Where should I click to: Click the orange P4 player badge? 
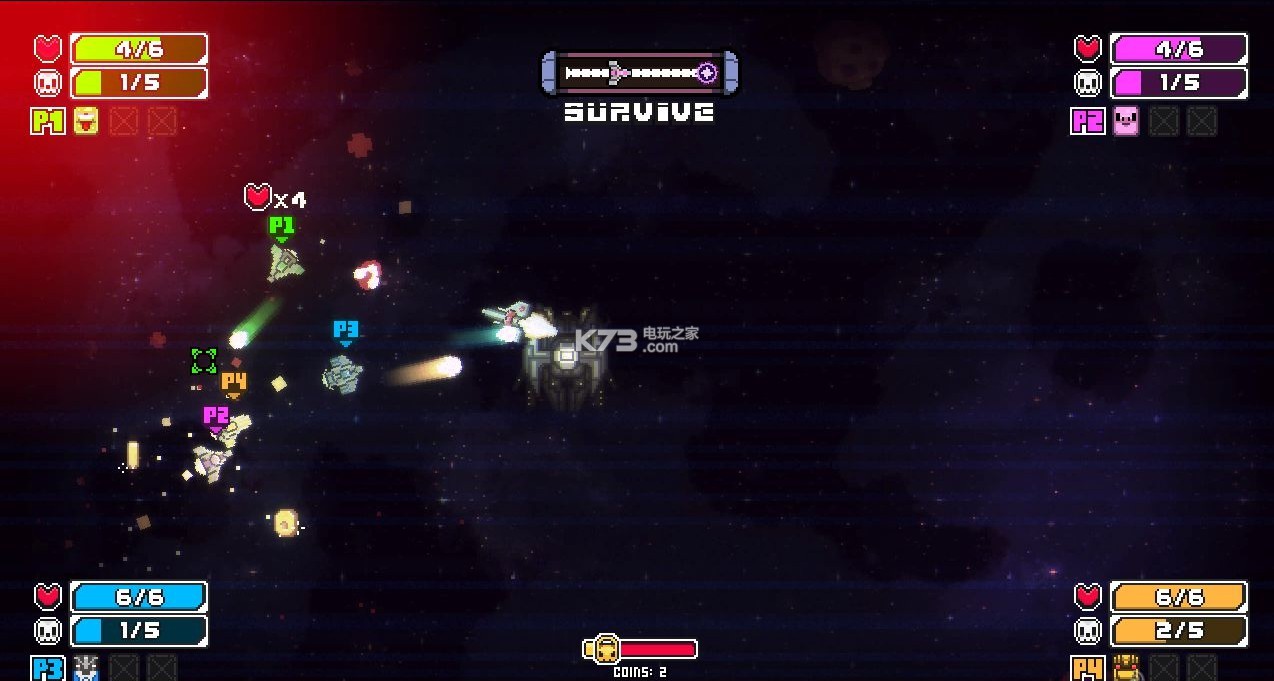(1088, 669)
